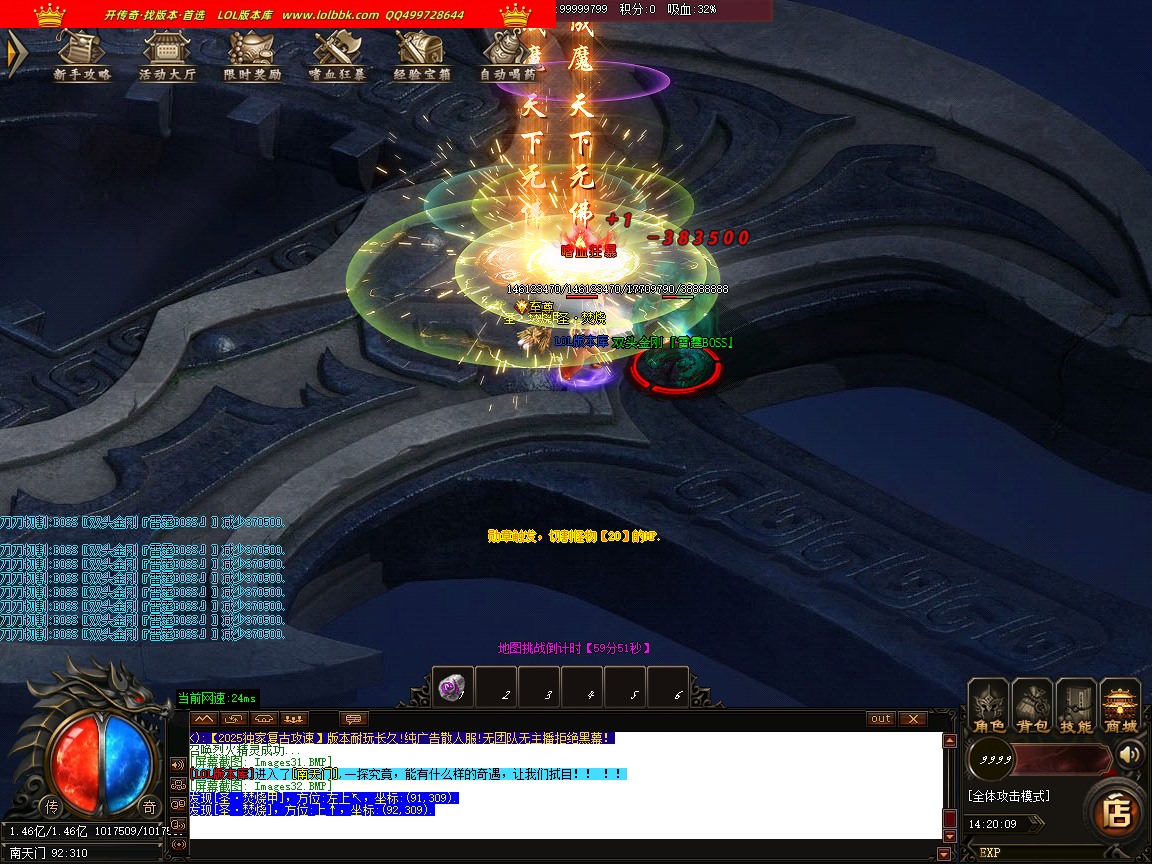The width and height of the screenshot is (1152, 864).
Task: Switch the 全体攻击模式 attack mode
Action: tap(1008, 796)
